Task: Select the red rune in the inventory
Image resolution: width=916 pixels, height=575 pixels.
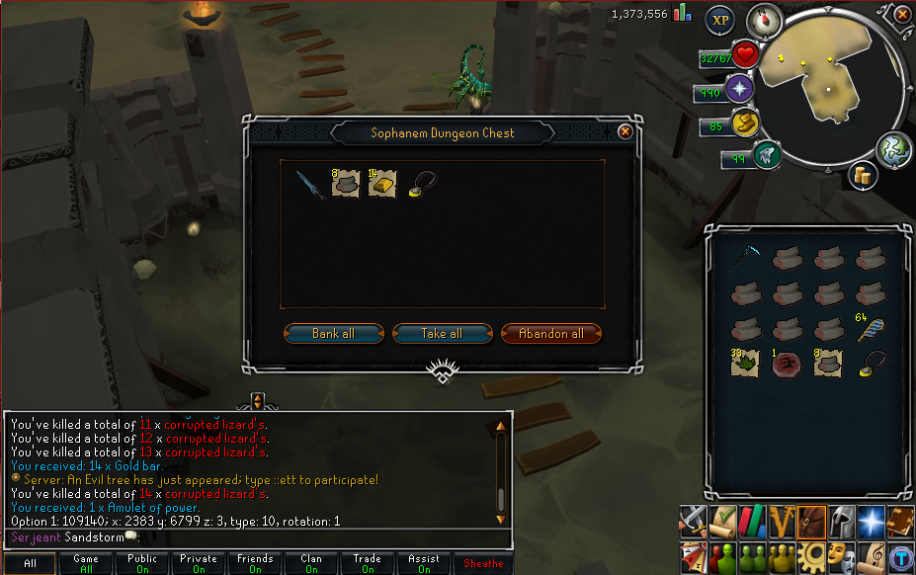Action: pyautogui.click(x=787, y=364)
